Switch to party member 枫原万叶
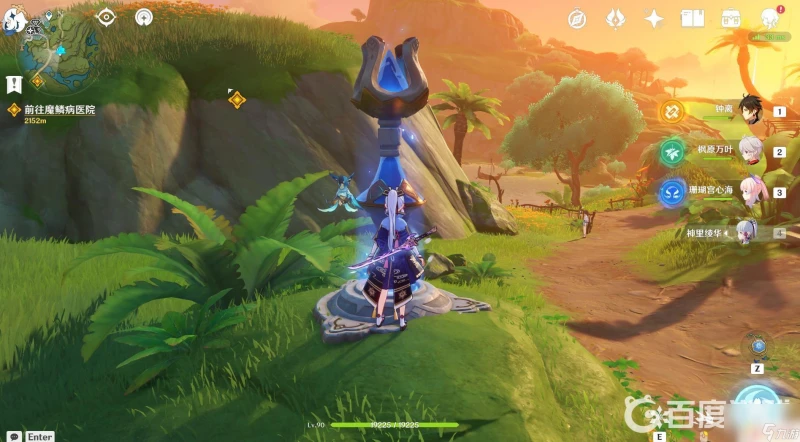The width and height of the screenshot is (800, 442). pyautogui.click(x=752, y=152)
